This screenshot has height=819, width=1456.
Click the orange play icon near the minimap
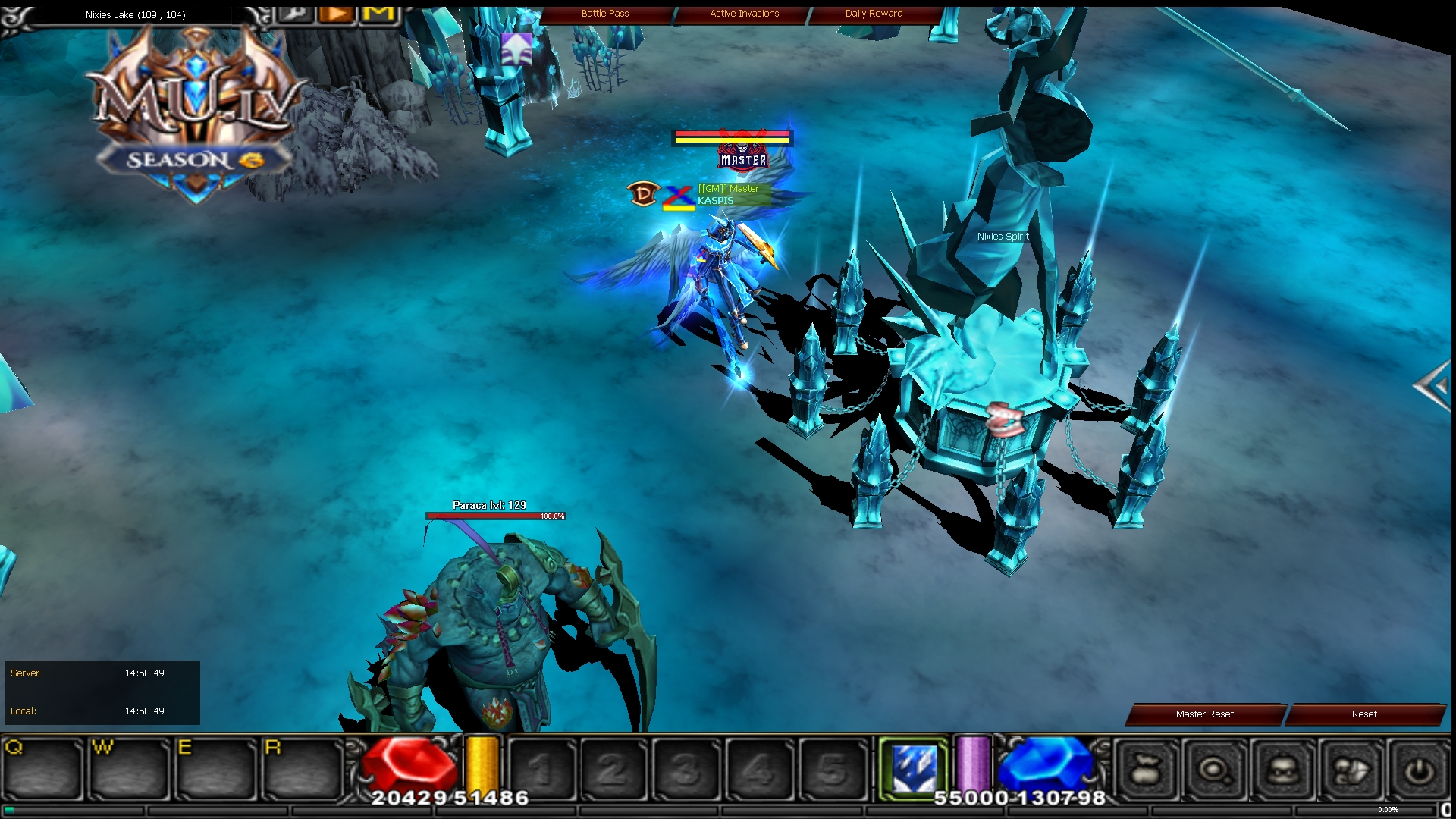point(336,14)
